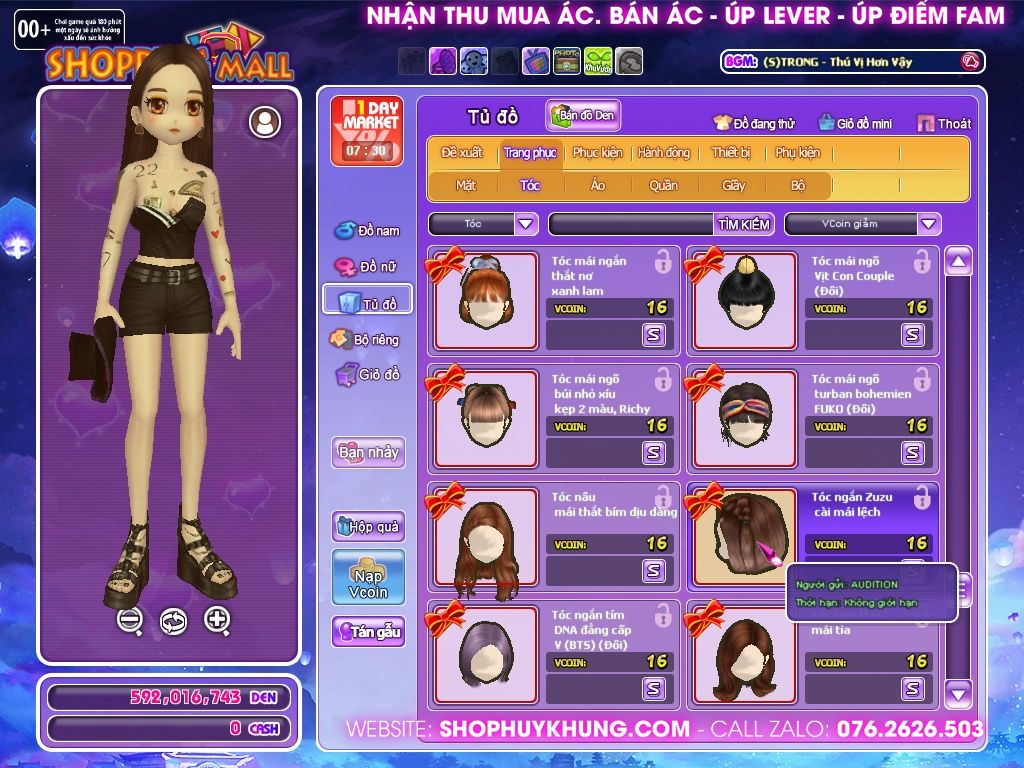The height and width of the screenshot is (768, 1024).
Task: Open the VCoin giảm sort dropdown
Action: 929,224
